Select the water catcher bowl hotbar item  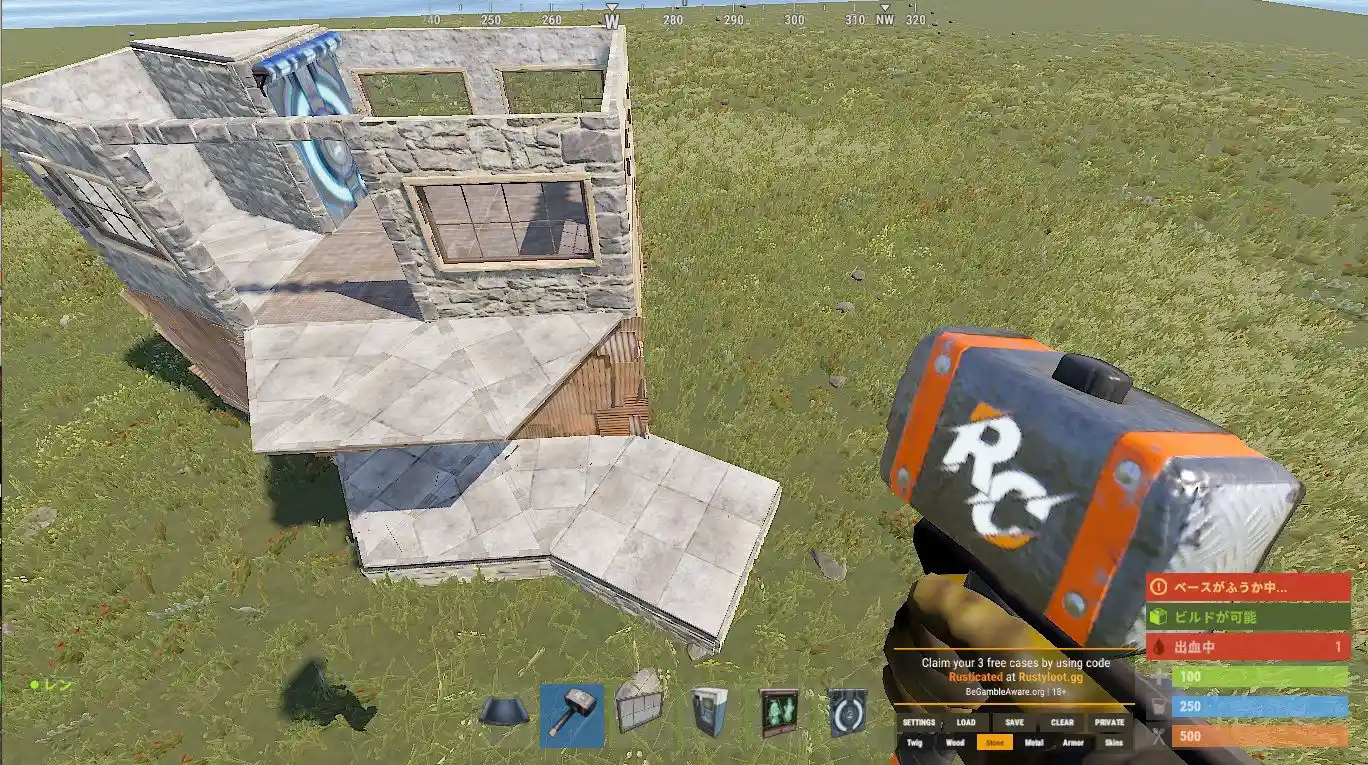coord(503,710)
